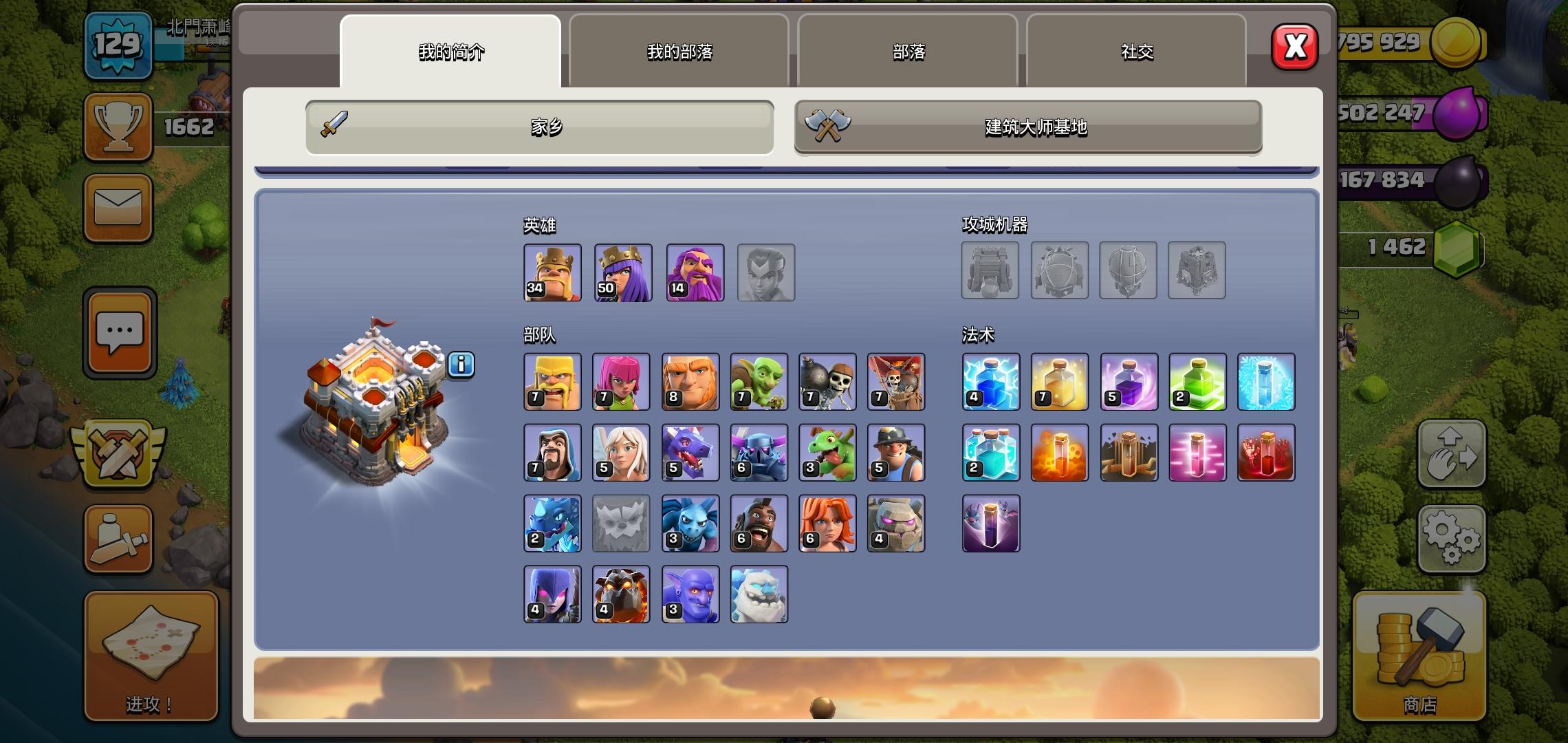Click the level 8 Giant troop icon
This screenshot has width=1568, height=743.
pyautogui.click(x=690, y=382)
